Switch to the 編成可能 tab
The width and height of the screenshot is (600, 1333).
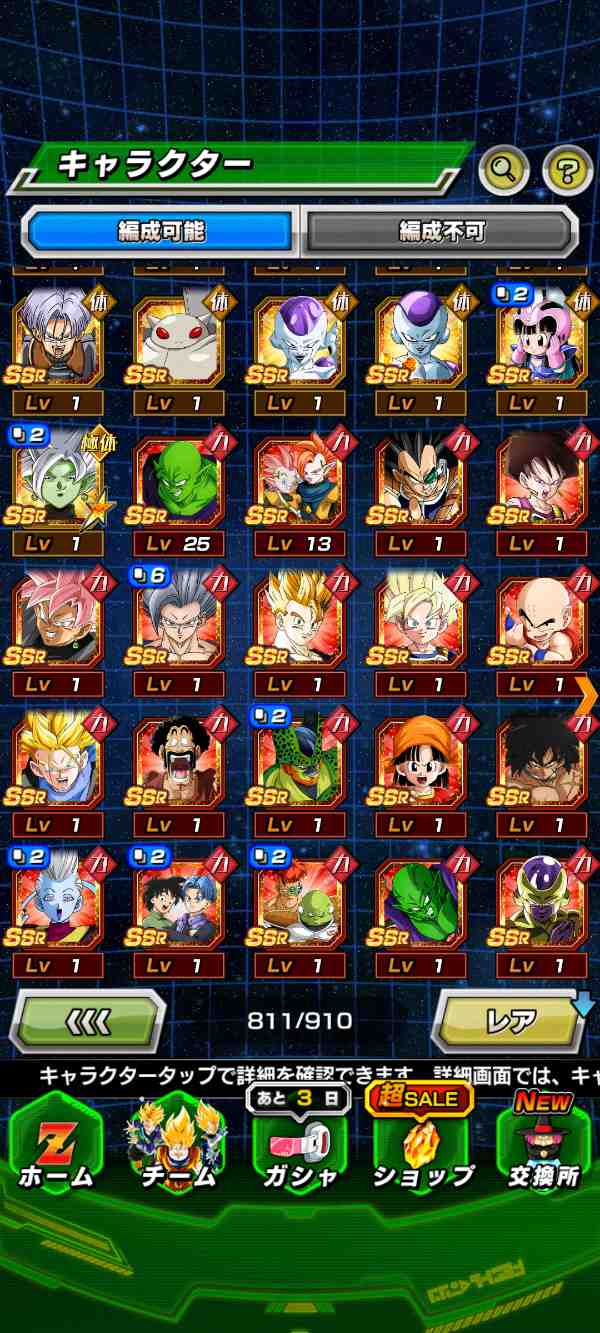tap(161, 232)
